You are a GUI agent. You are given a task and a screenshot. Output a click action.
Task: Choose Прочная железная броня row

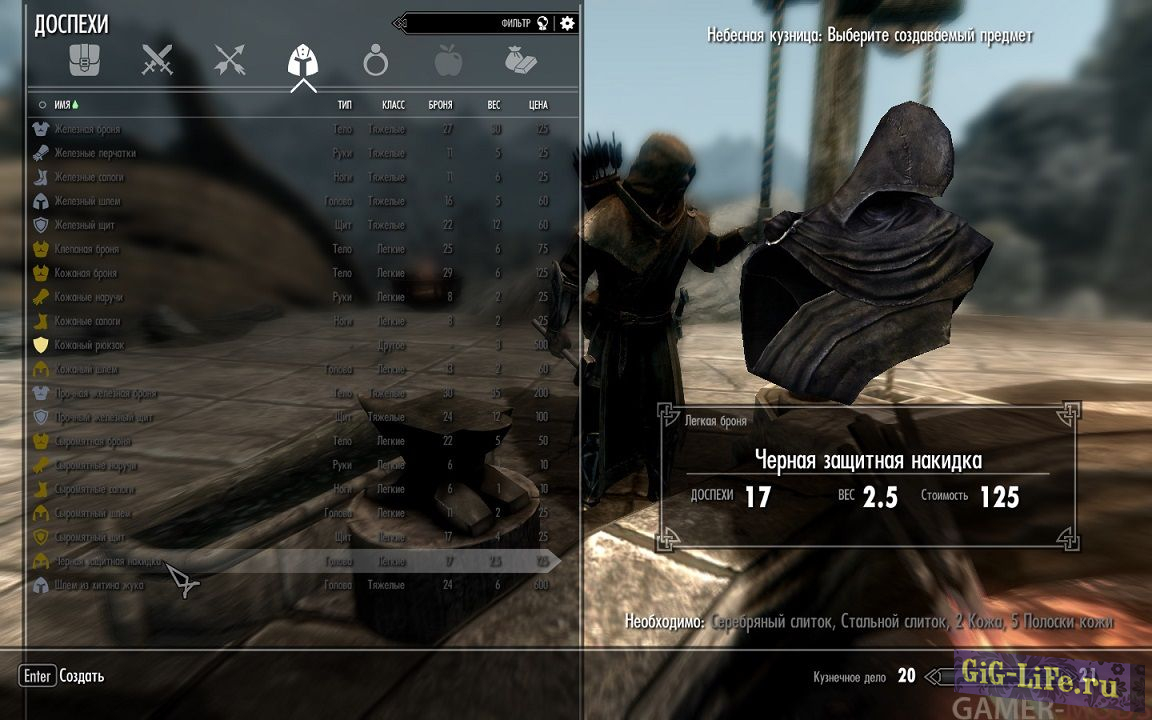click(x=104, y=393)
